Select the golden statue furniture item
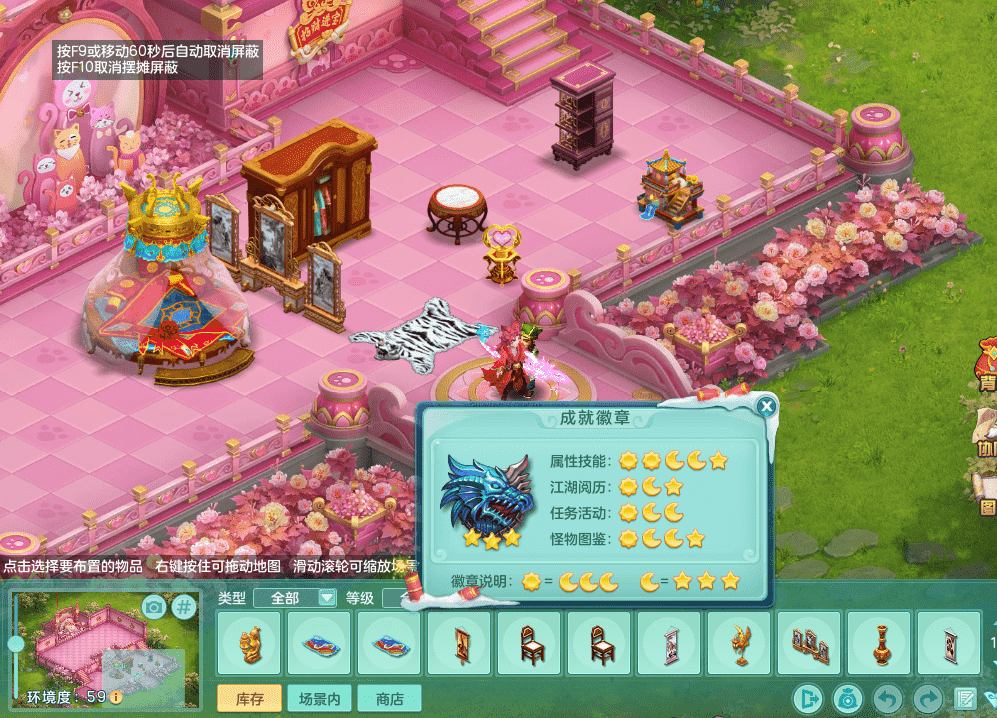997x718 pixels. [249, 643]
